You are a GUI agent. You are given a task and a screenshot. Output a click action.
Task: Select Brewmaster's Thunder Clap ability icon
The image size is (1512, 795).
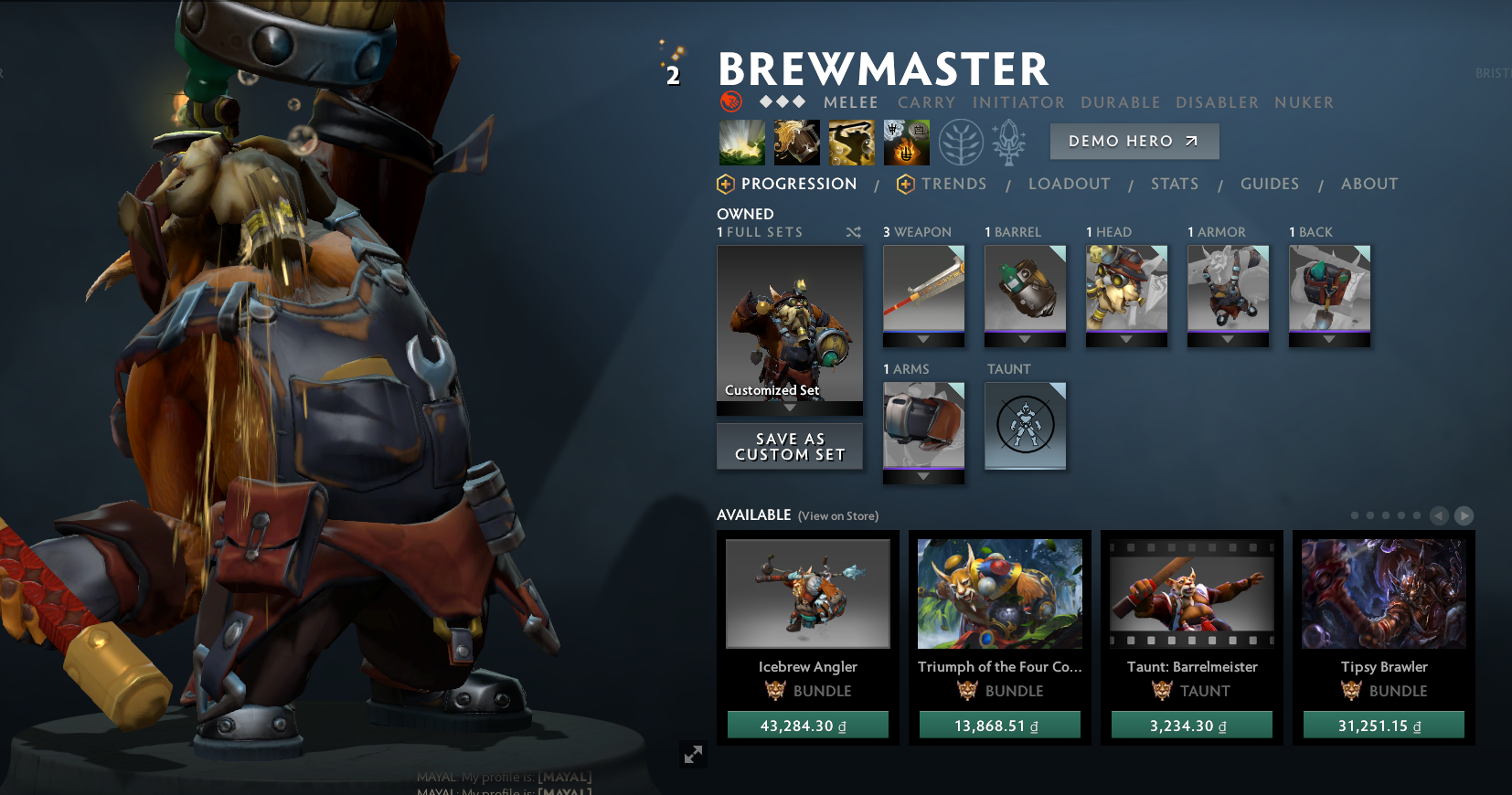click(x=741, y=142)
